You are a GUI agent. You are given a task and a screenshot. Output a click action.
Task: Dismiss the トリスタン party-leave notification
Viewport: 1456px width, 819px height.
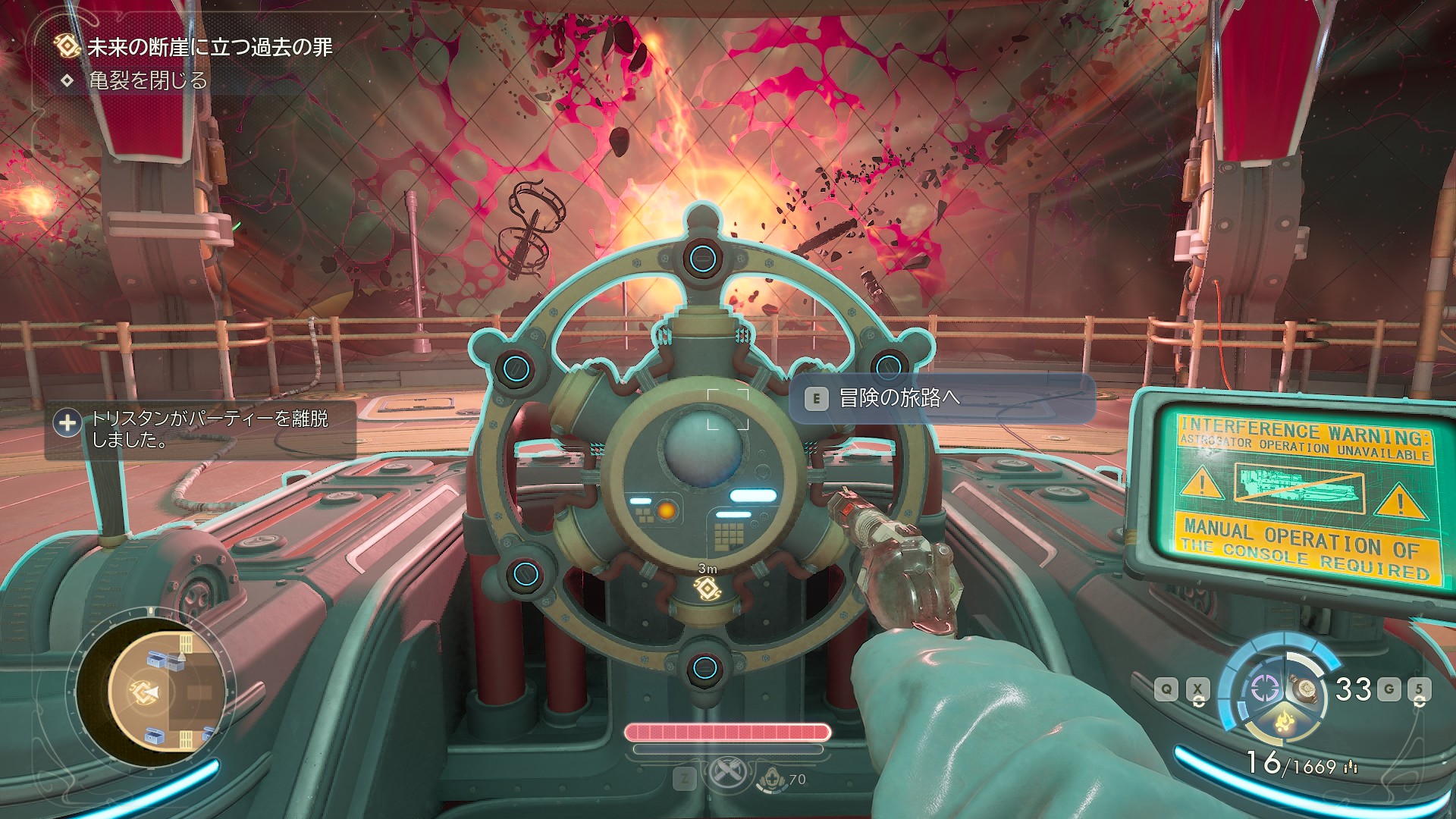(x=201, y=429)
